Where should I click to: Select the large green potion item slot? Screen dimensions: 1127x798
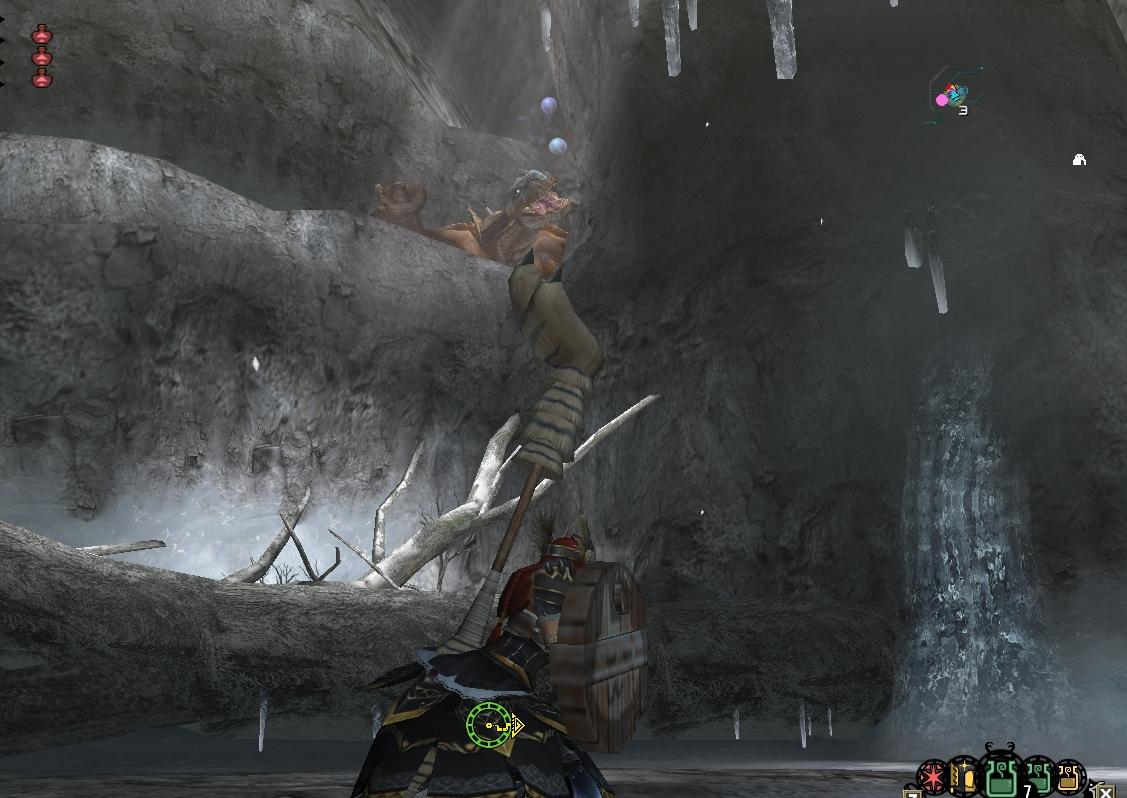1001,775
